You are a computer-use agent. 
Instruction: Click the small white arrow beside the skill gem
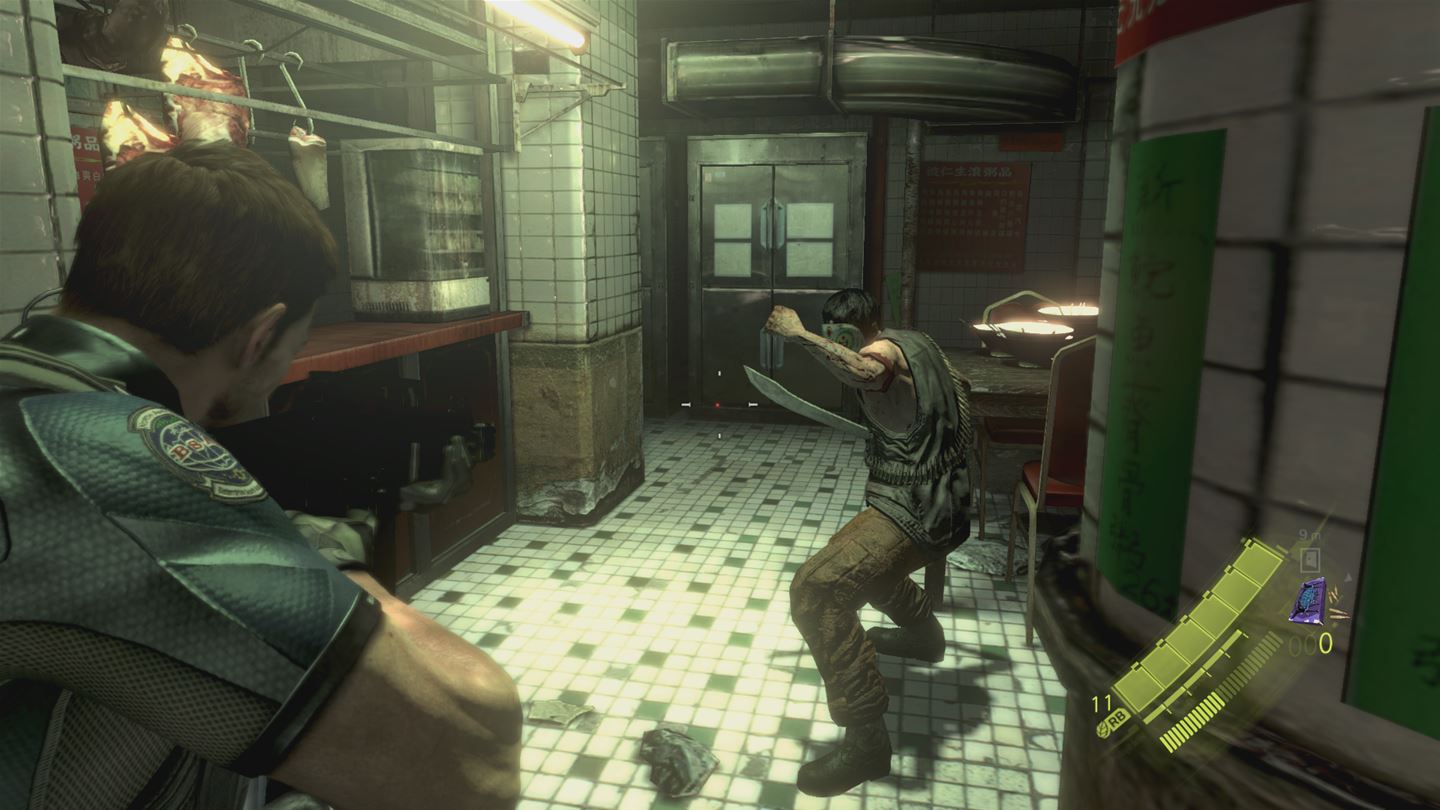1347,577
